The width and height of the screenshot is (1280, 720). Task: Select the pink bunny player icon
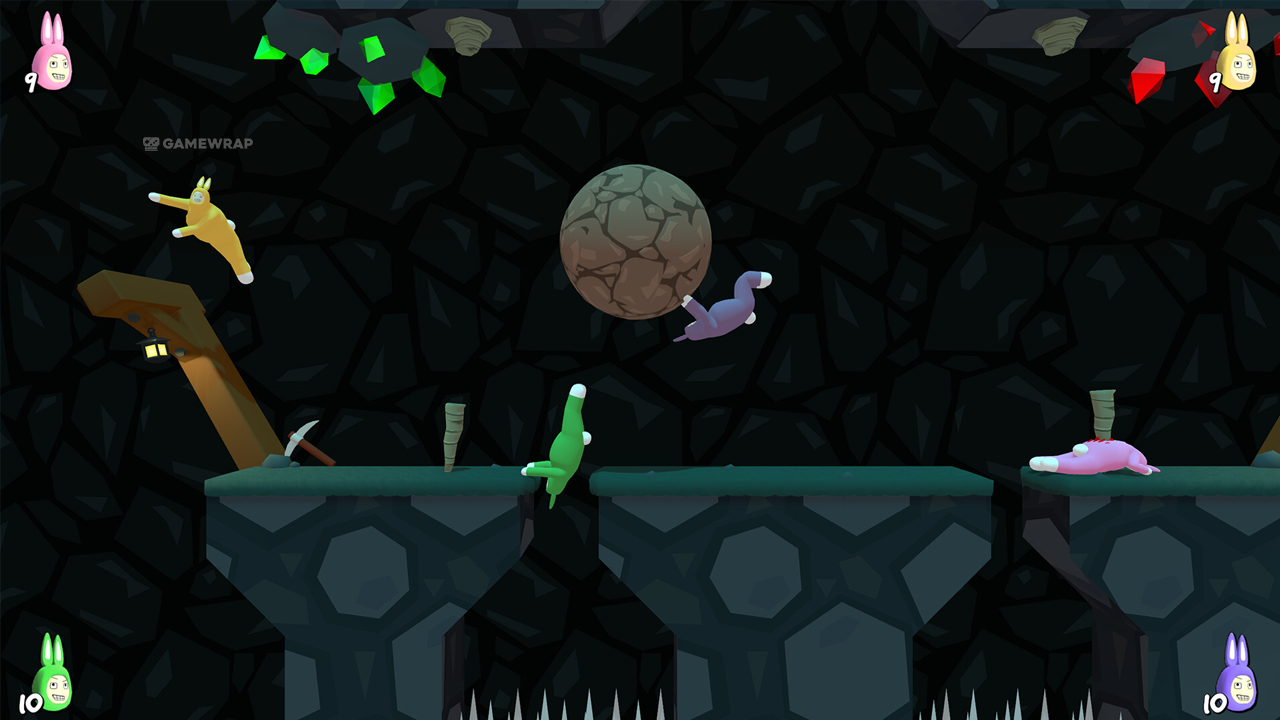click(53, 55)
